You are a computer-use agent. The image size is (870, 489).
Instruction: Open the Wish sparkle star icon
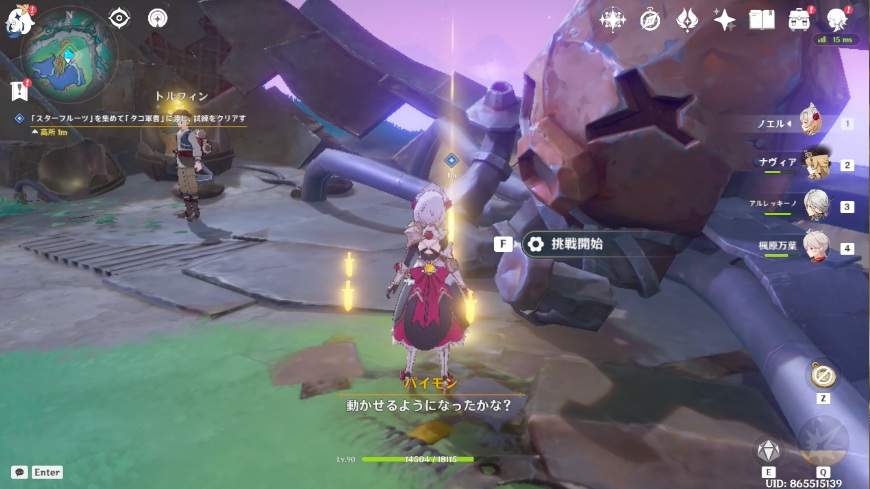click(724, 20)
